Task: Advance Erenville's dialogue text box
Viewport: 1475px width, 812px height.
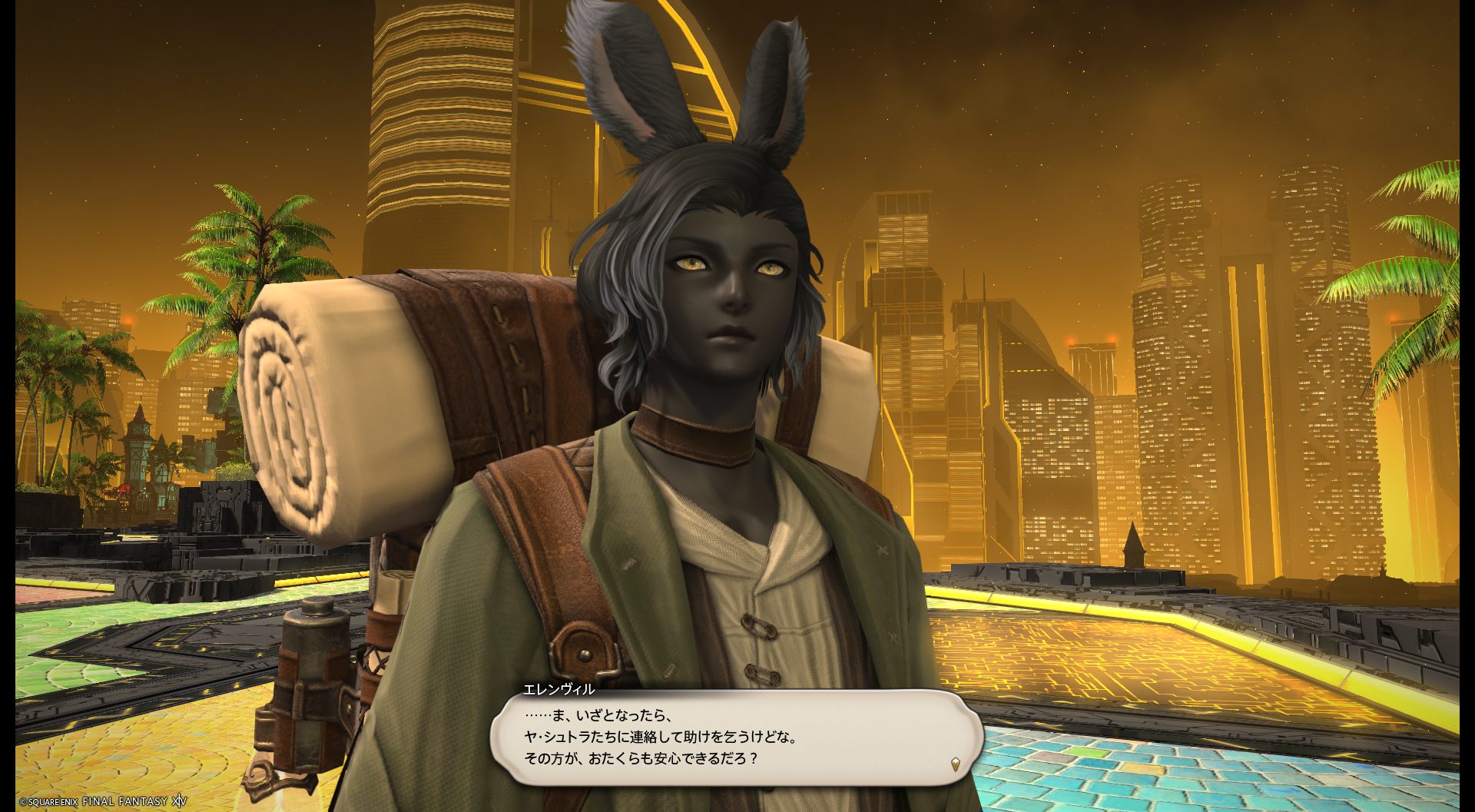Action: (736, 737)
